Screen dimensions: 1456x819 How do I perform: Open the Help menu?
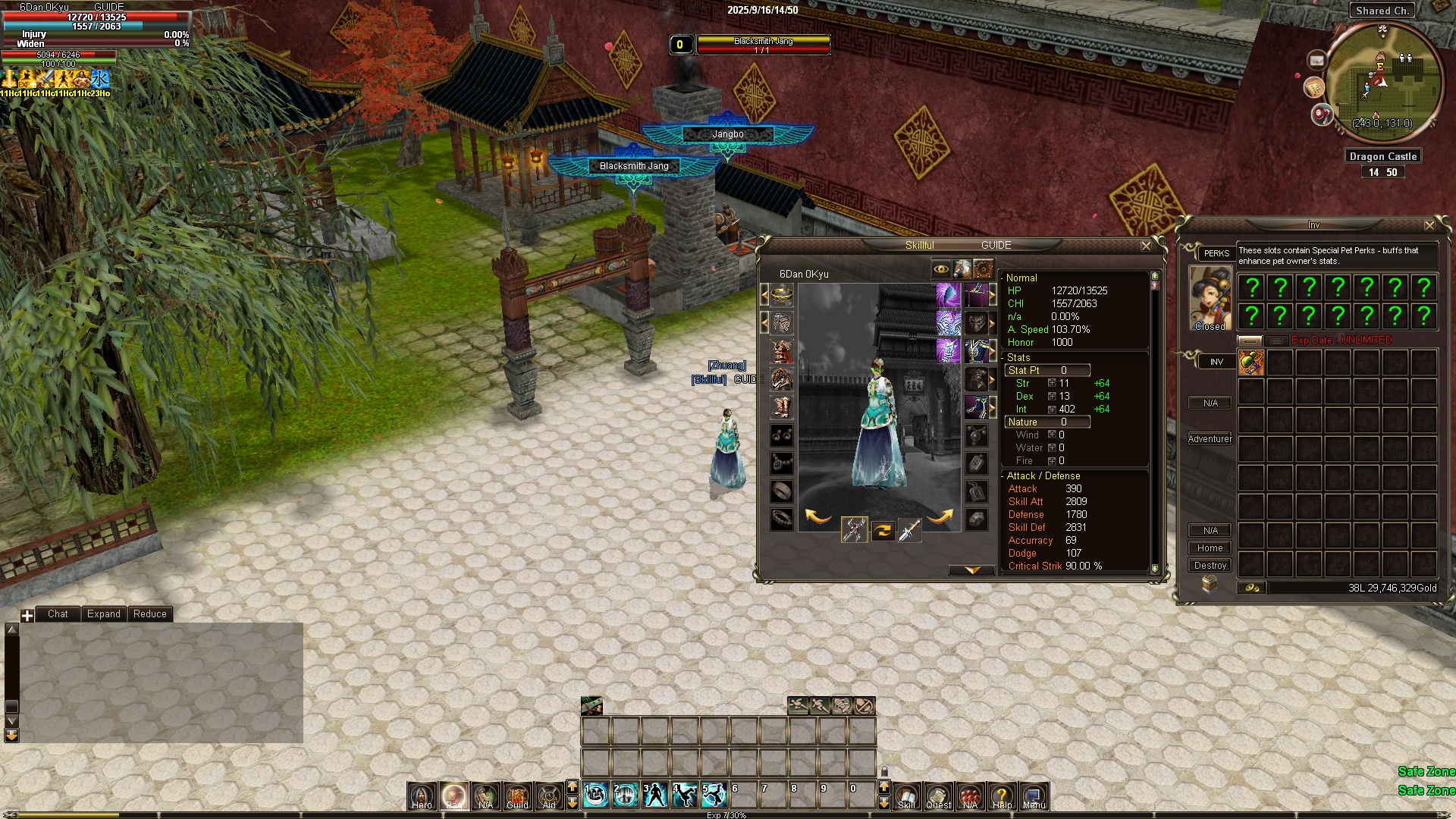(1002, 795)
